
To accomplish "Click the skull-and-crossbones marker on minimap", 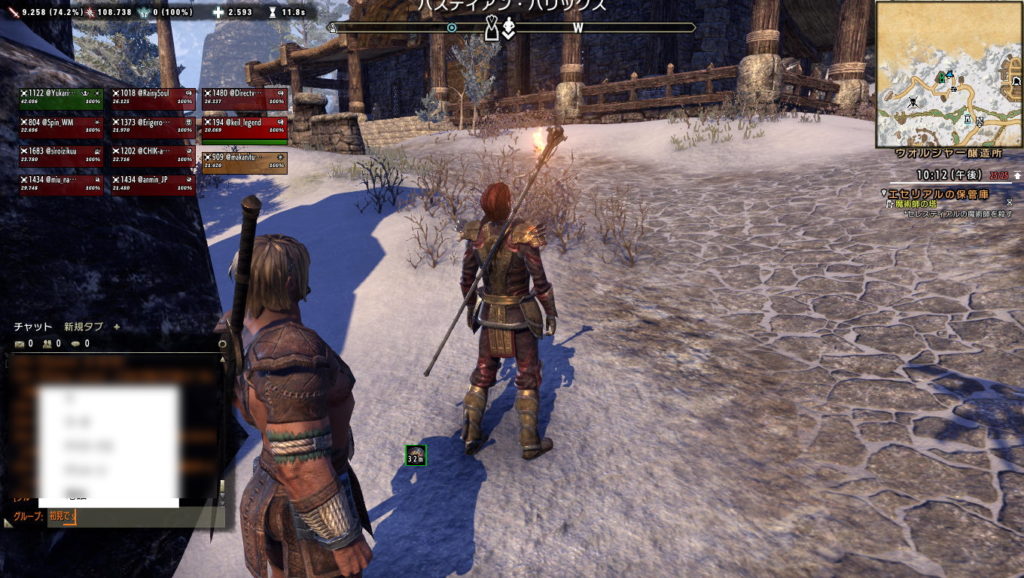I will (x=911, y=103).
